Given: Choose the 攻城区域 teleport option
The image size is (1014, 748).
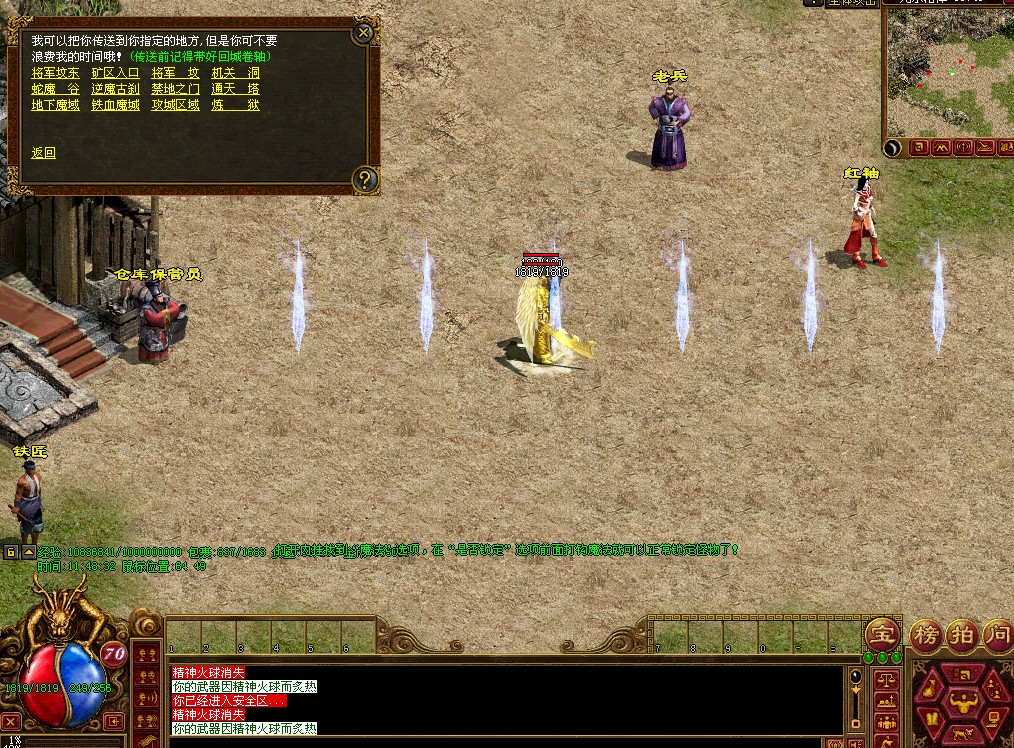Looking at the screenshot, I should tap(175, 105).
